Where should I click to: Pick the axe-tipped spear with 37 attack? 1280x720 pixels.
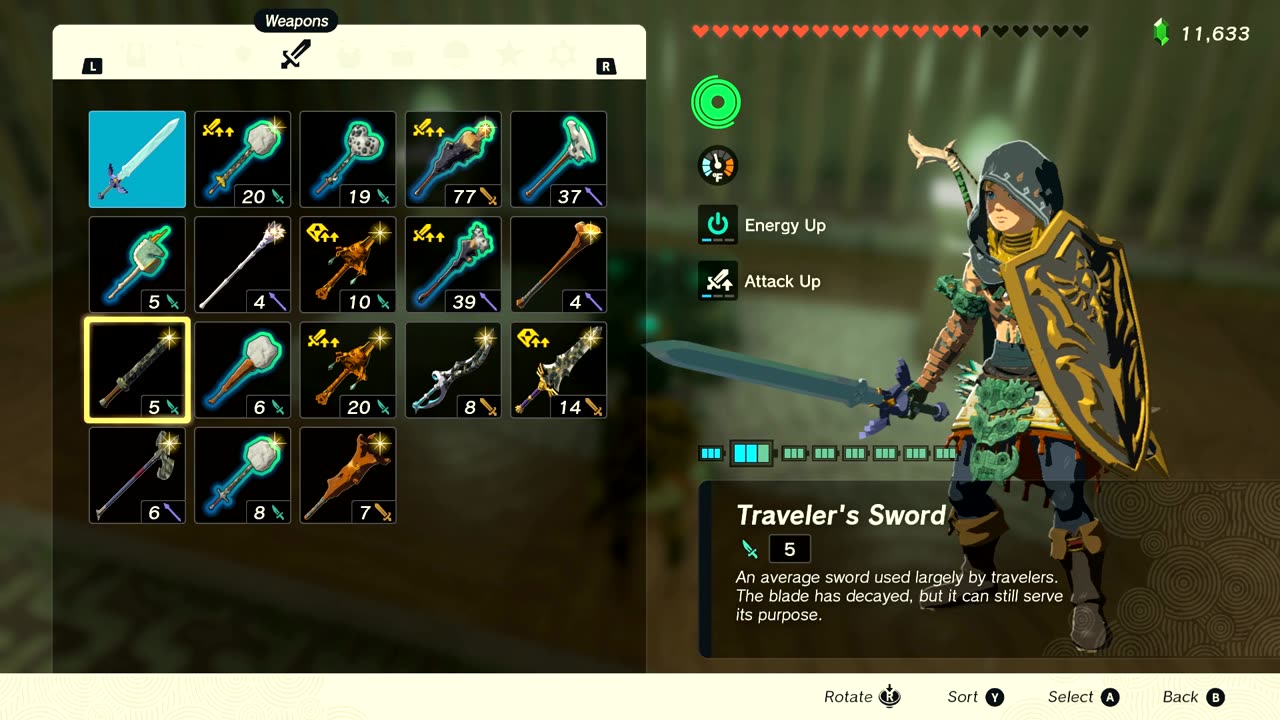[x=559, y=159]
